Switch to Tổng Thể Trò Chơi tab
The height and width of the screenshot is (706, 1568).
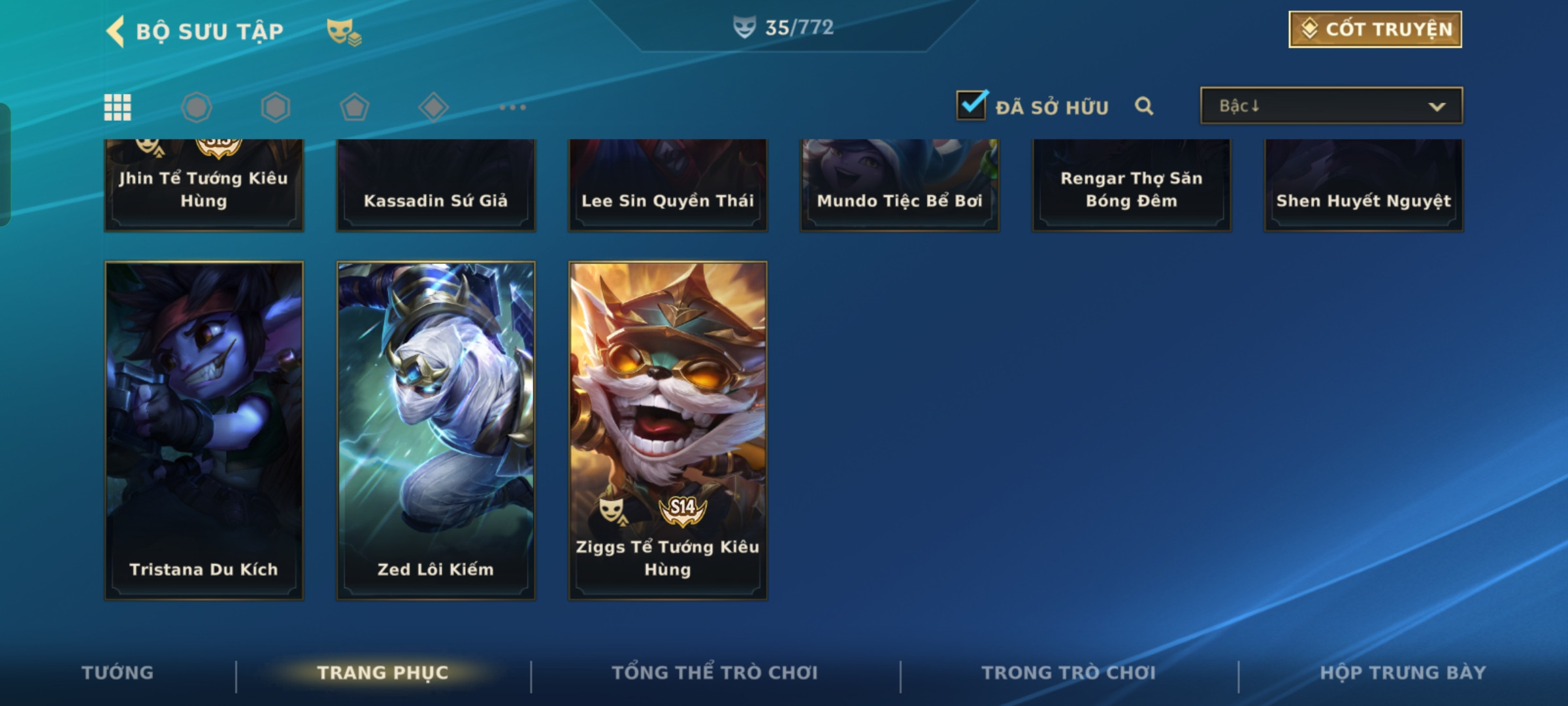pyautogui.click(x=715, y=673)
